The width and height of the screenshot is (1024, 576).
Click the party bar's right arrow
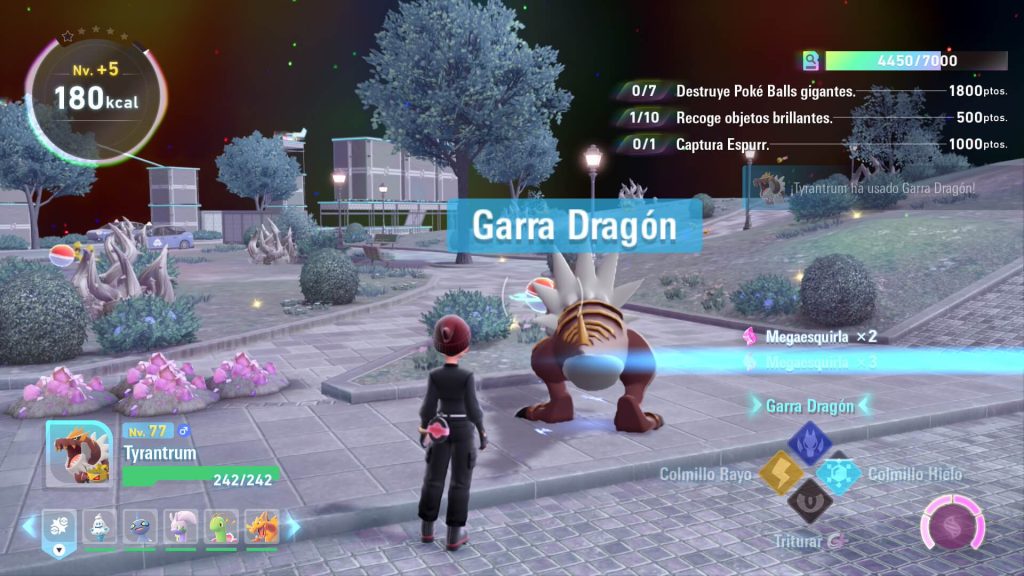(x=293, y=526)
